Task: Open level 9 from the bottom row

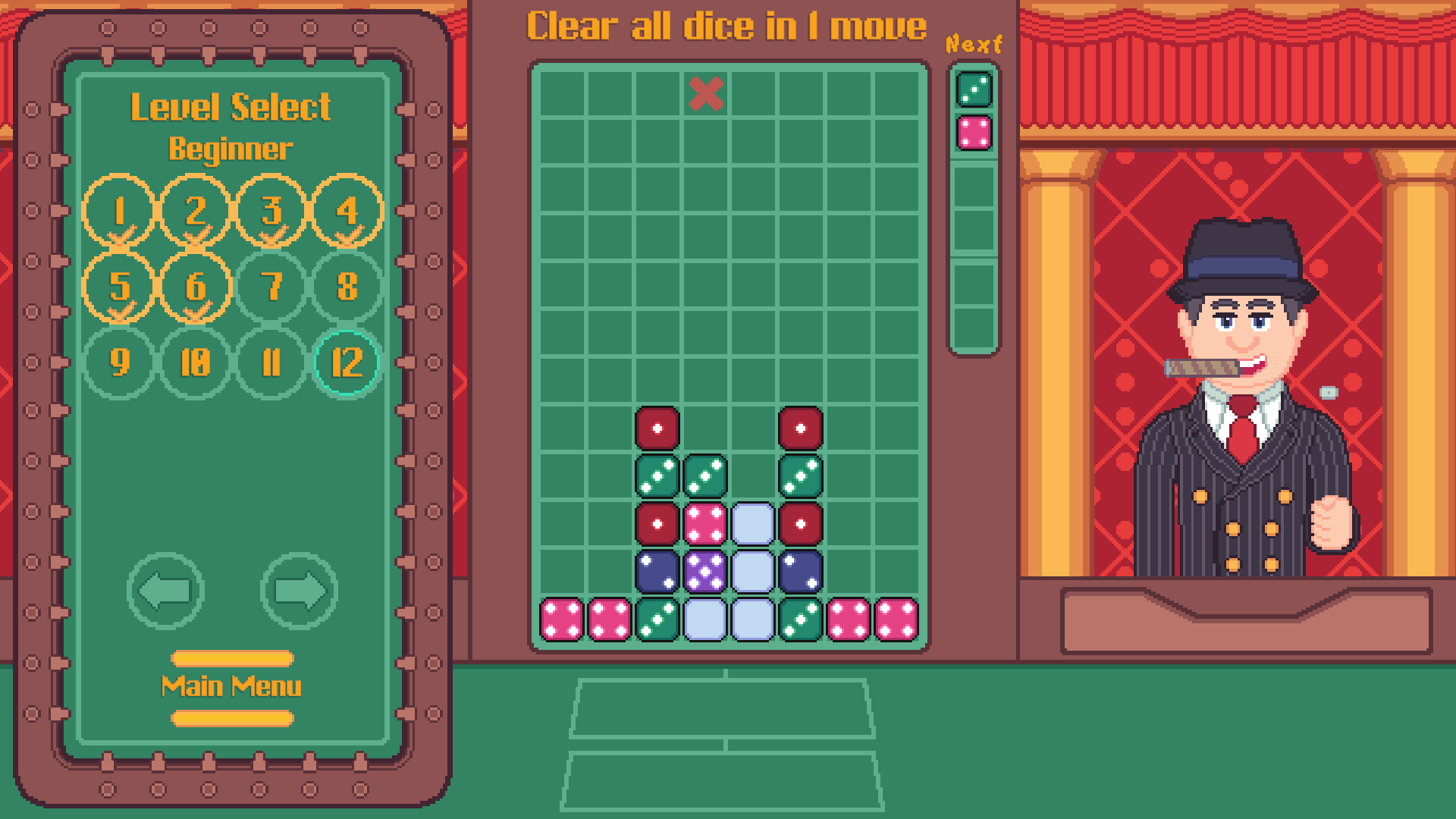Action: click(x=118, y=362)
